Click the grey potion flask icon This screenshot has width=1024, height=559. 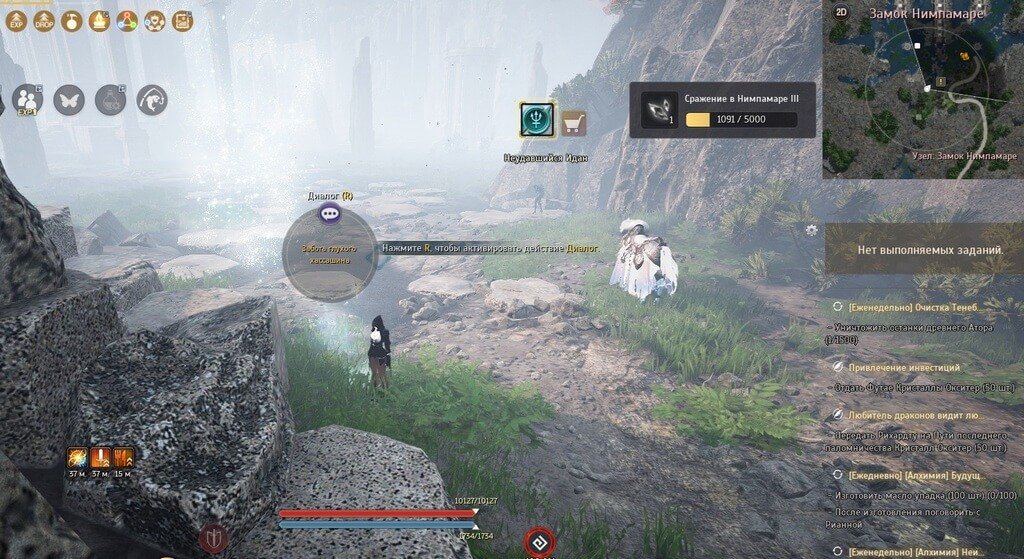pos(110,100)
